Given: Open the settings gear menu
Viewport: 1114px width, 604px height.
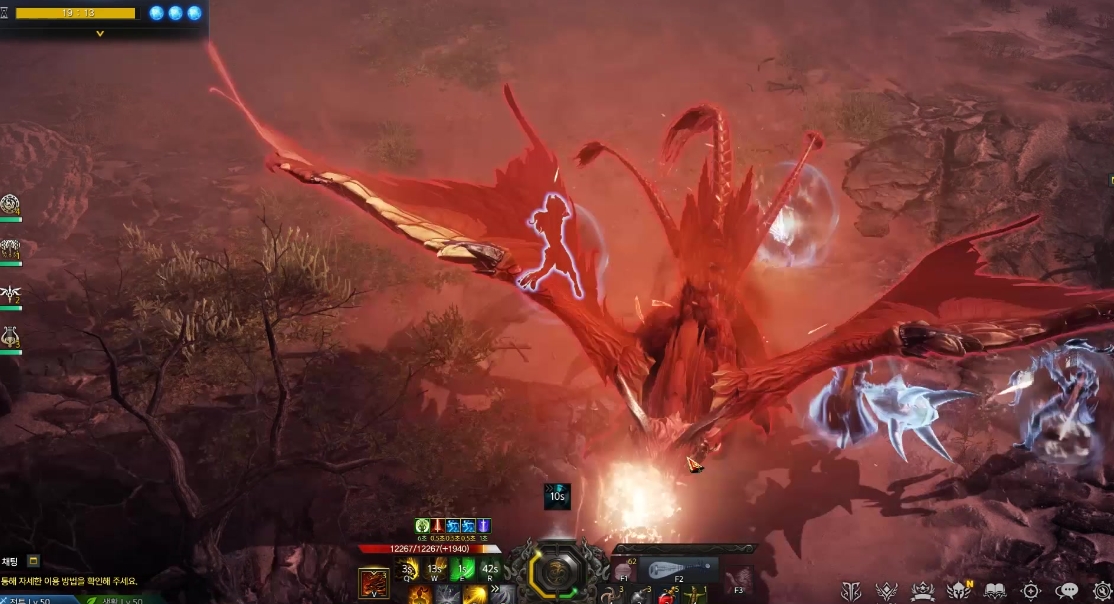Looking at the screenshot, I should tap(1102, 591).
